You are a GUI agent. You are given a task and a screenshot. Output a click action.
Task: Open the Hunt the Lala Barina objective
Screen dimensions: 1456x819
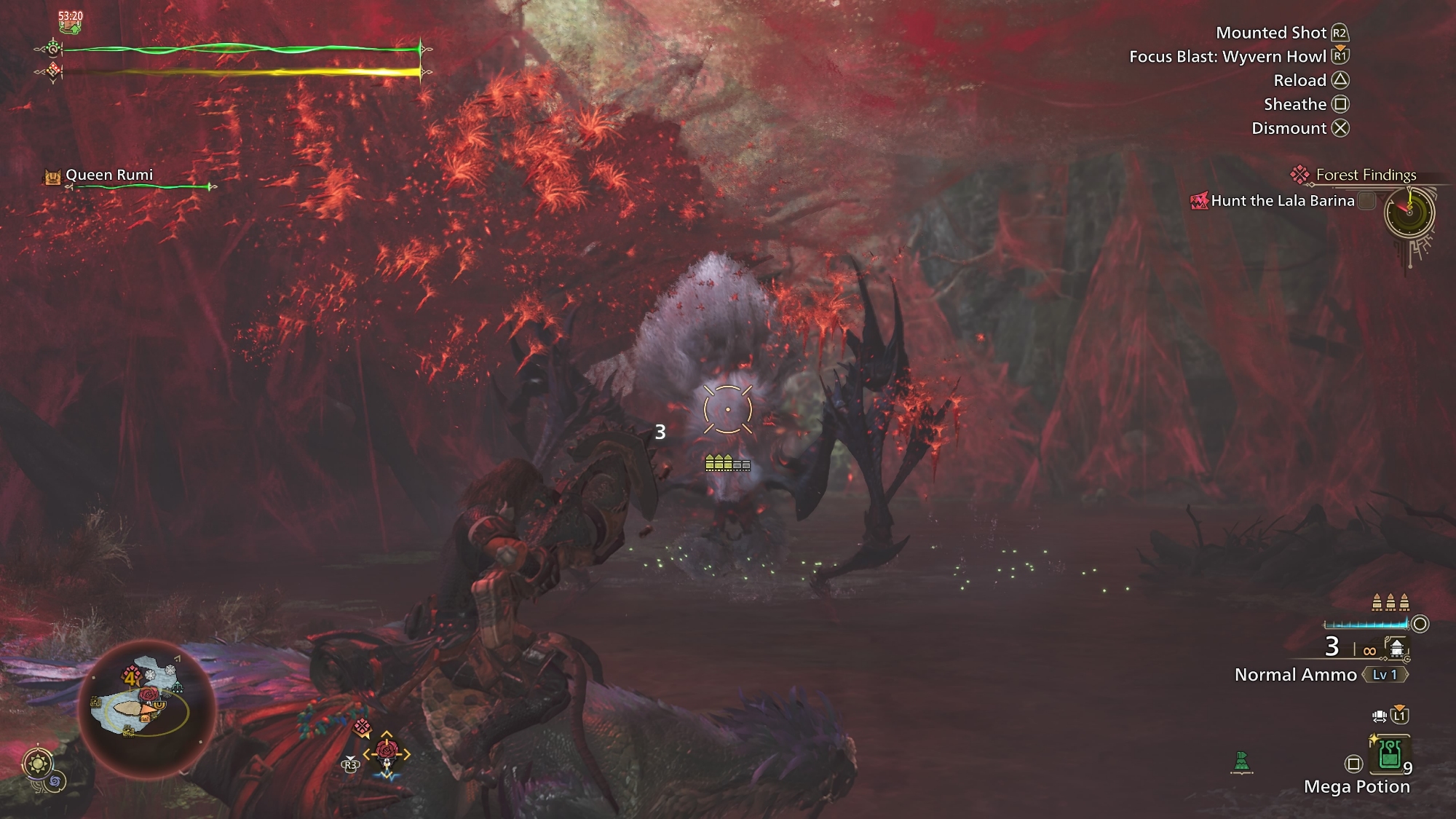1282,201
